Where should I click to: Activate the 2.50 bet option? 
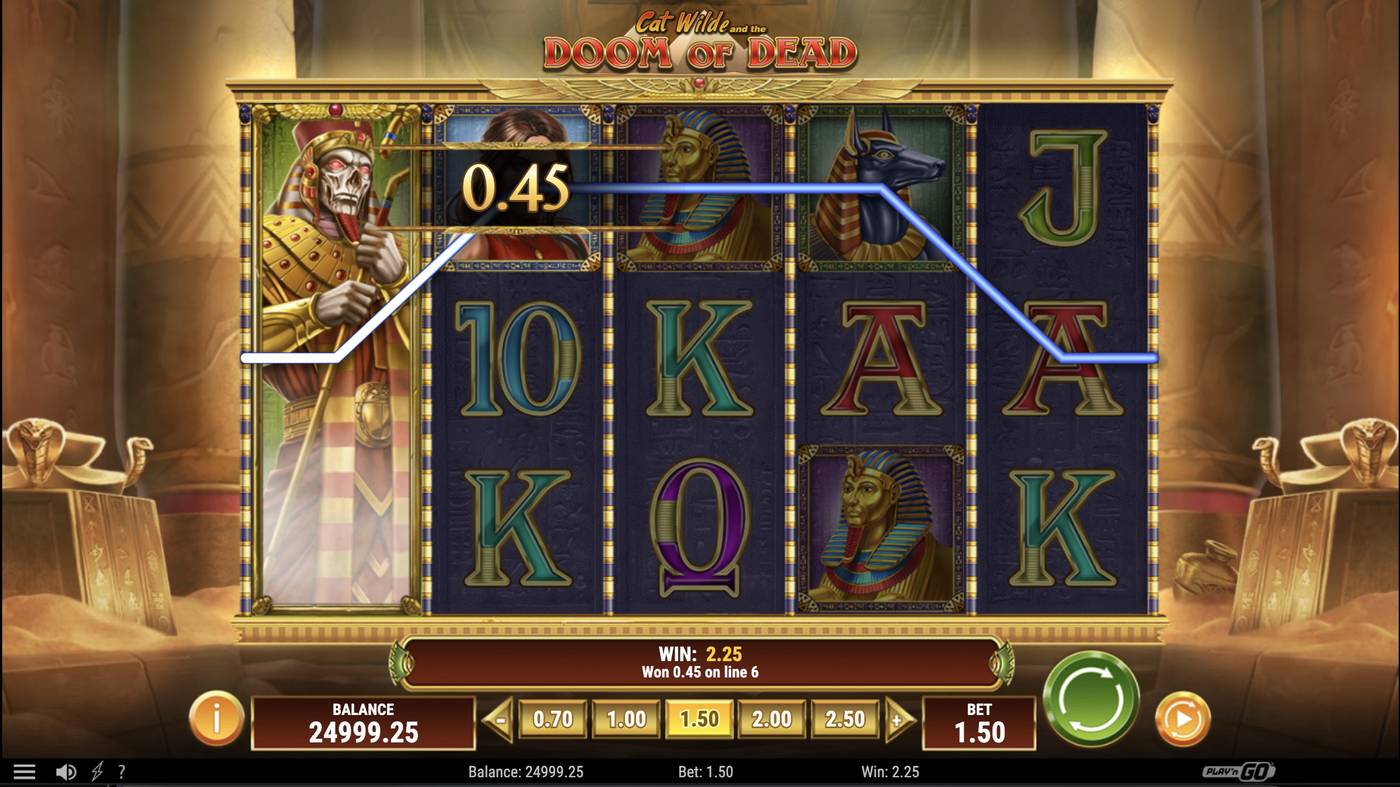pos(845,718)
